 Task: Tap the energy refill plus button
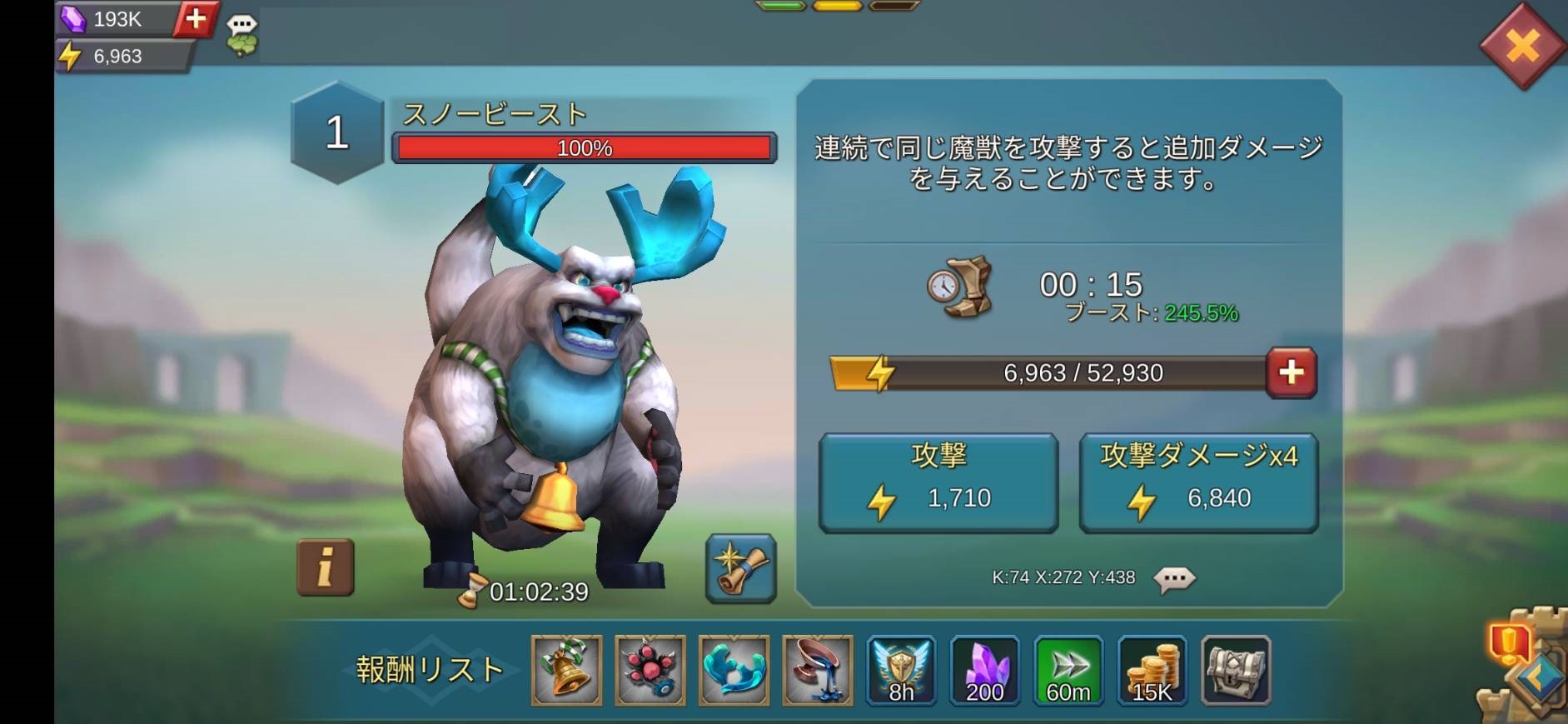tap(1290, 373)
